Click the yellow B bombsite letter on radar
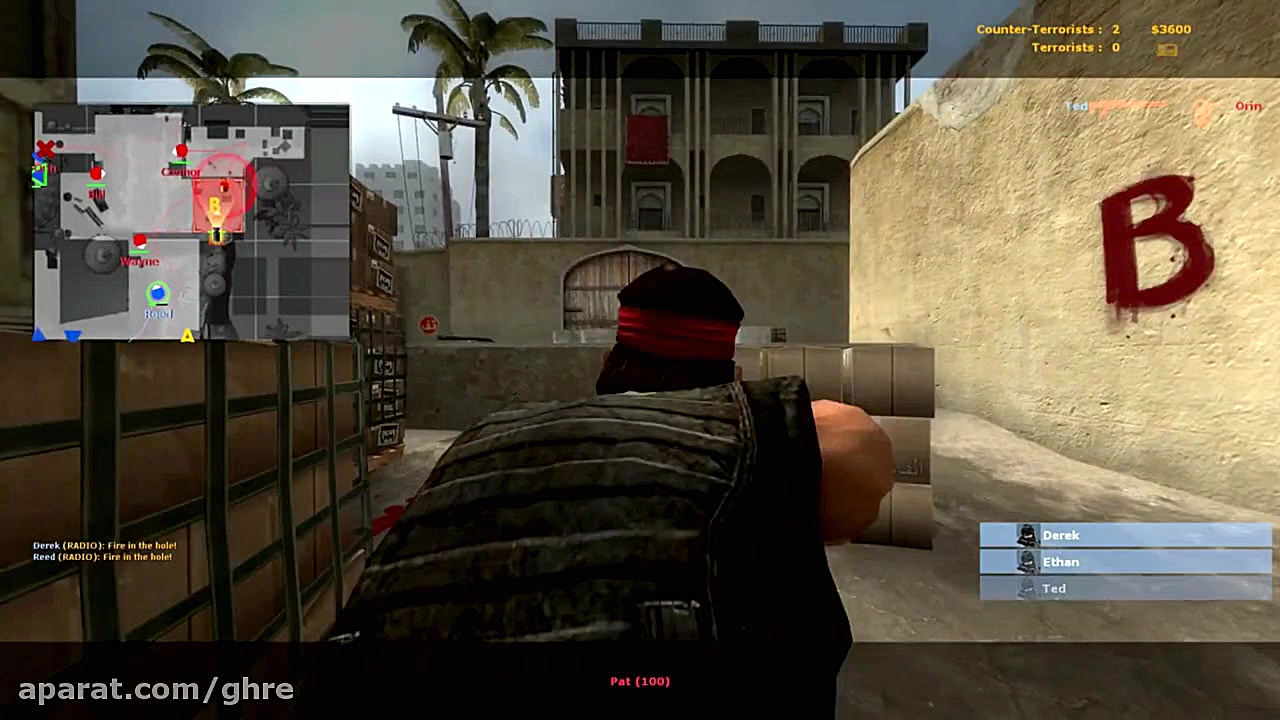1280x720 pixels. pyautogui.click(x=214, y=204)
